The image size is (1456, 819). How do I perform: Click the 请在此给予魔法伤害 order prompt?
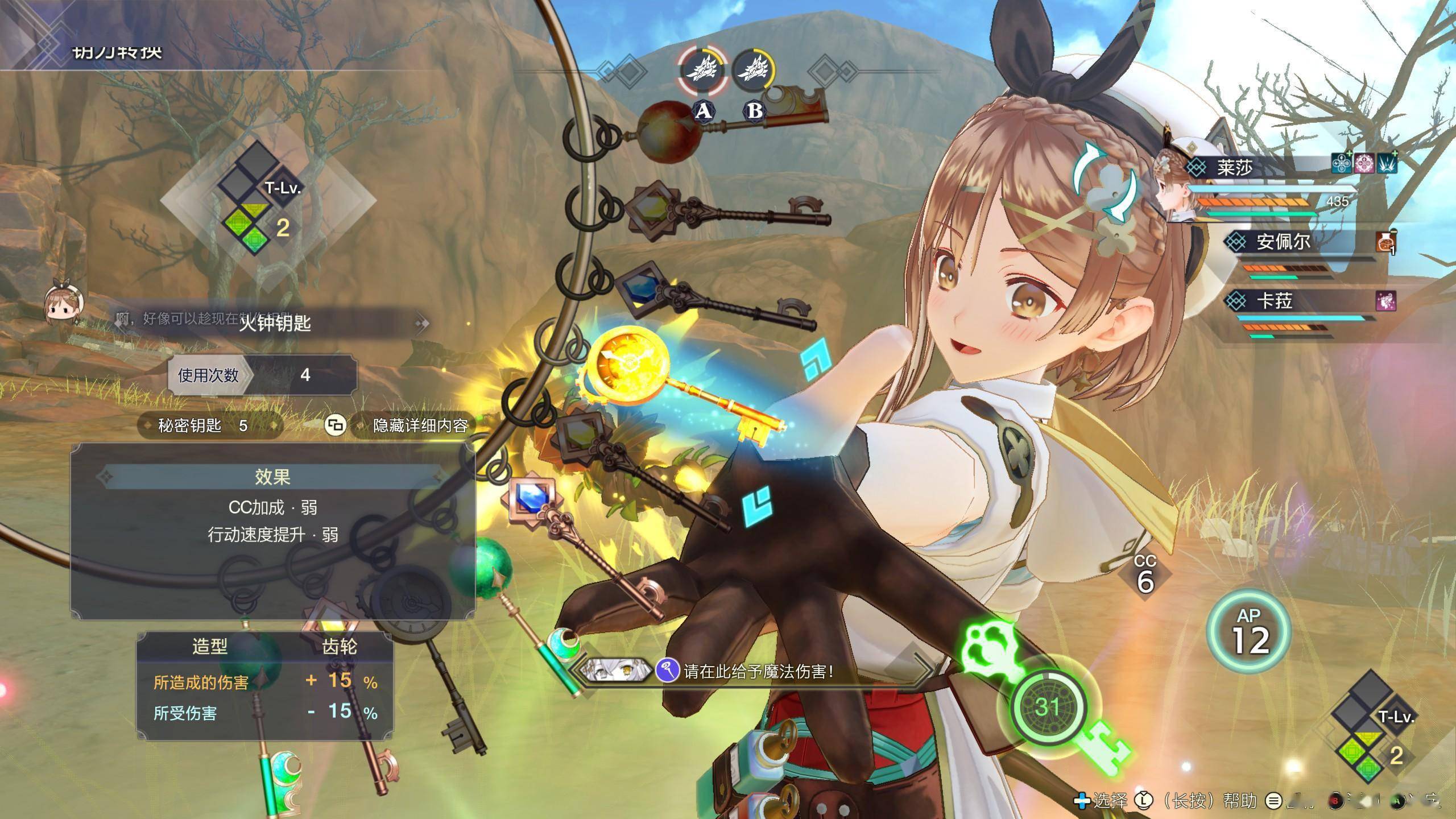click(758, 672)
